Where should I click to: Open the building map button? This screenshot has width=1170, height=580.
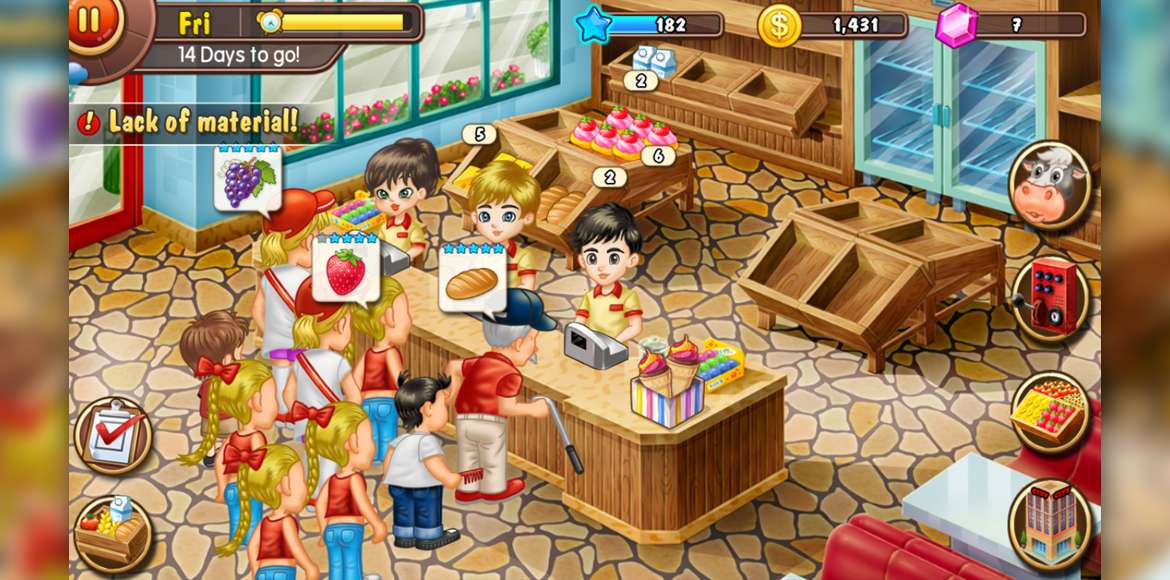pyautogui.click(x=1049, y=522)
